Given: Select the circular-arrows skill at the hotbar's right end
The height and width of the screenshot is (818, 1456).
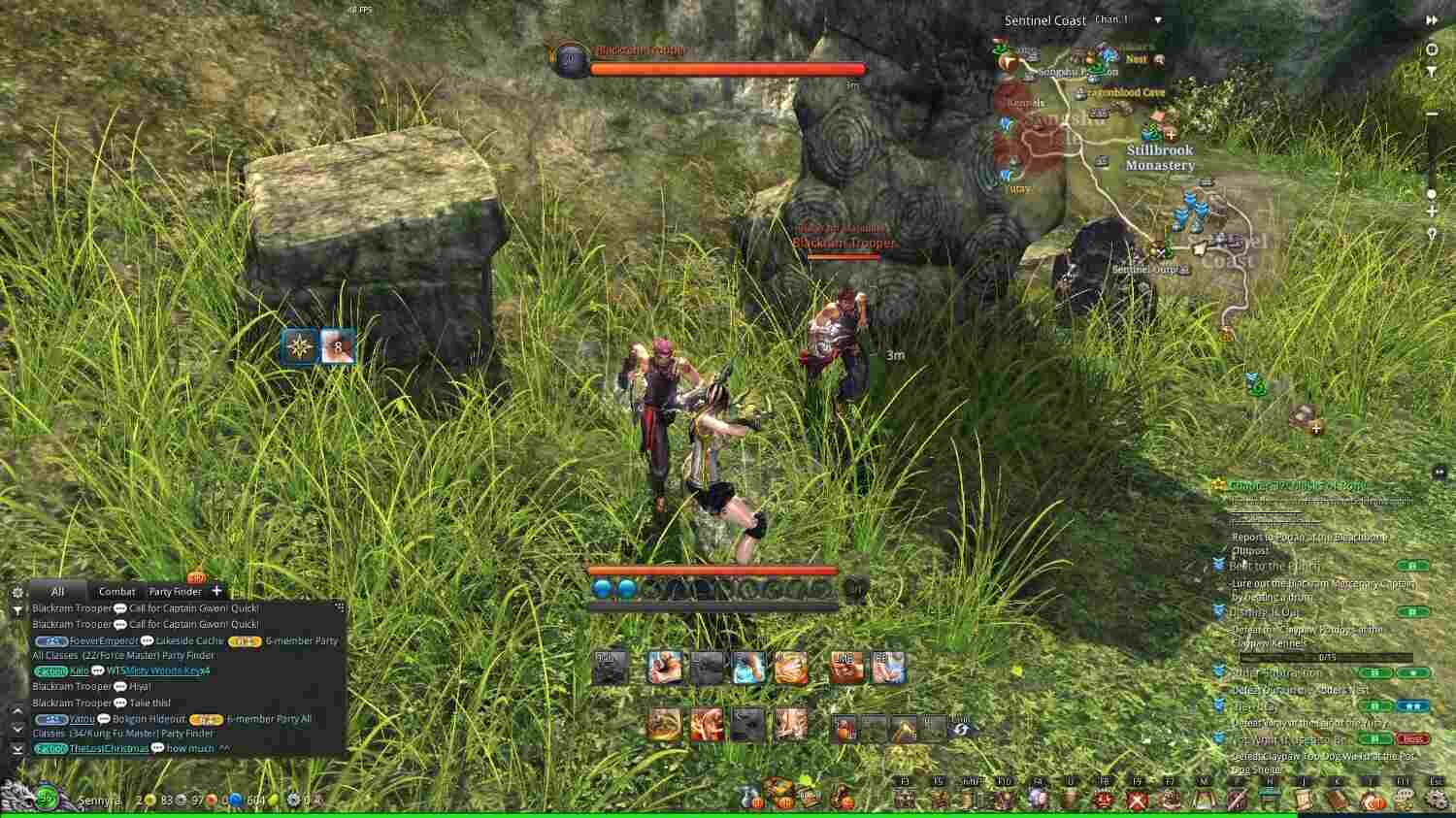Looking at the screenshot, I should pos(961,730).
